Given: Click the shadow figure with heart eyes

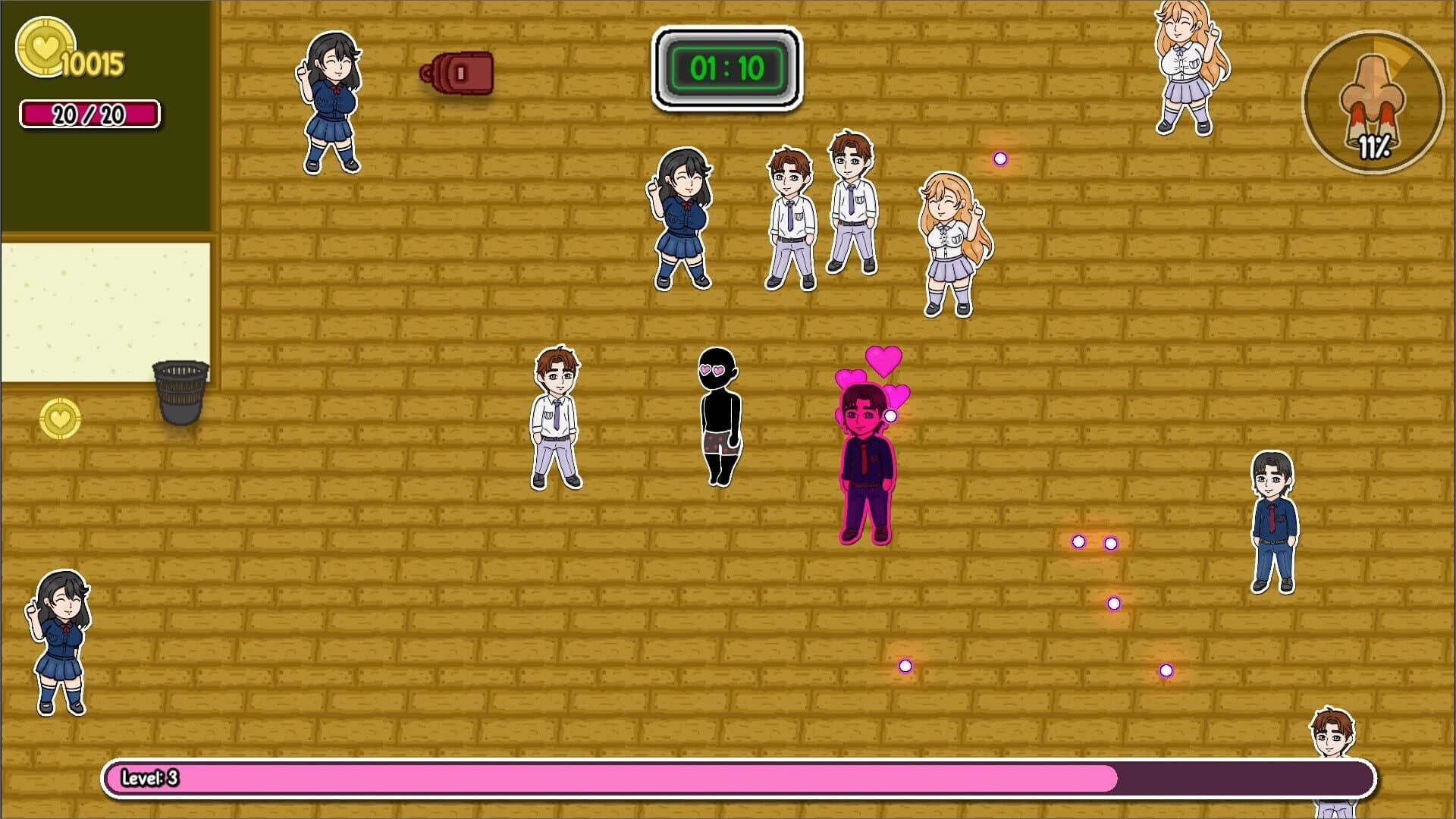Looking at the screenshot, I should (719, 413).
